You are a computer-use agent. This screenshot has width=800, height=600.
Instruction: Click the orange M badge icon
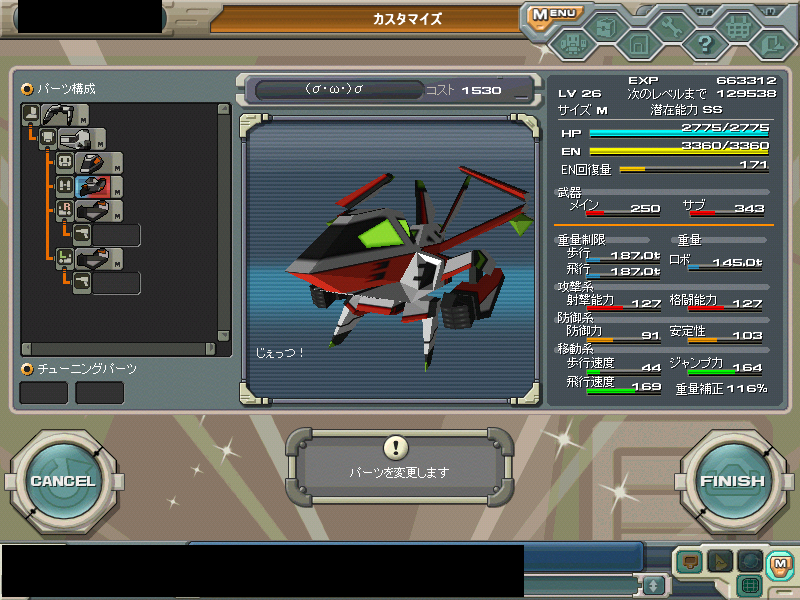[x=778, y=564]
